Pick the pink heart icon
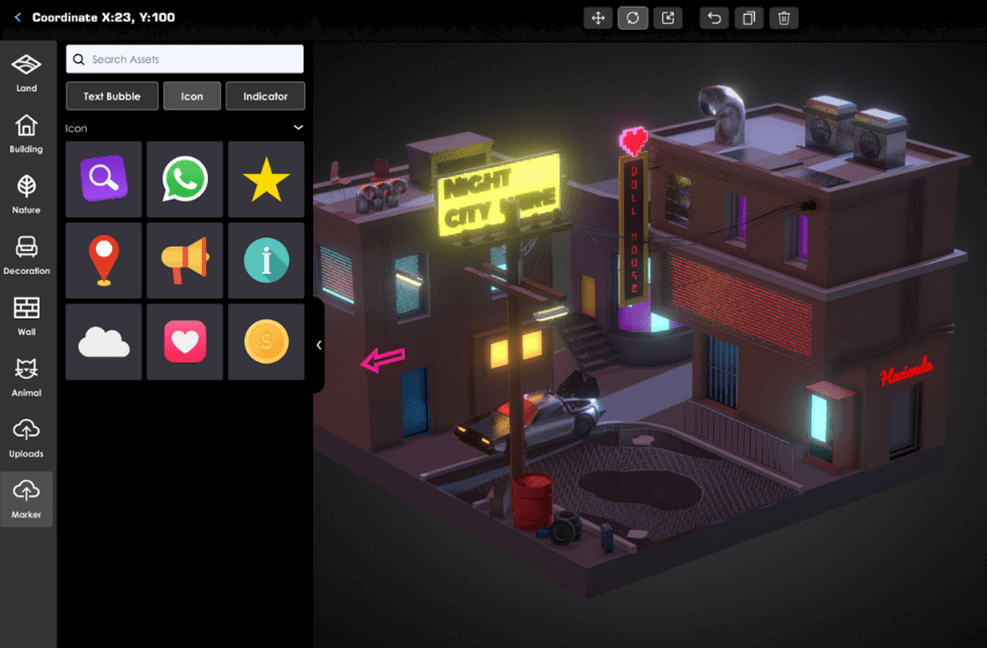The height and width of the screenshot is (648, 987). (185, 342)
